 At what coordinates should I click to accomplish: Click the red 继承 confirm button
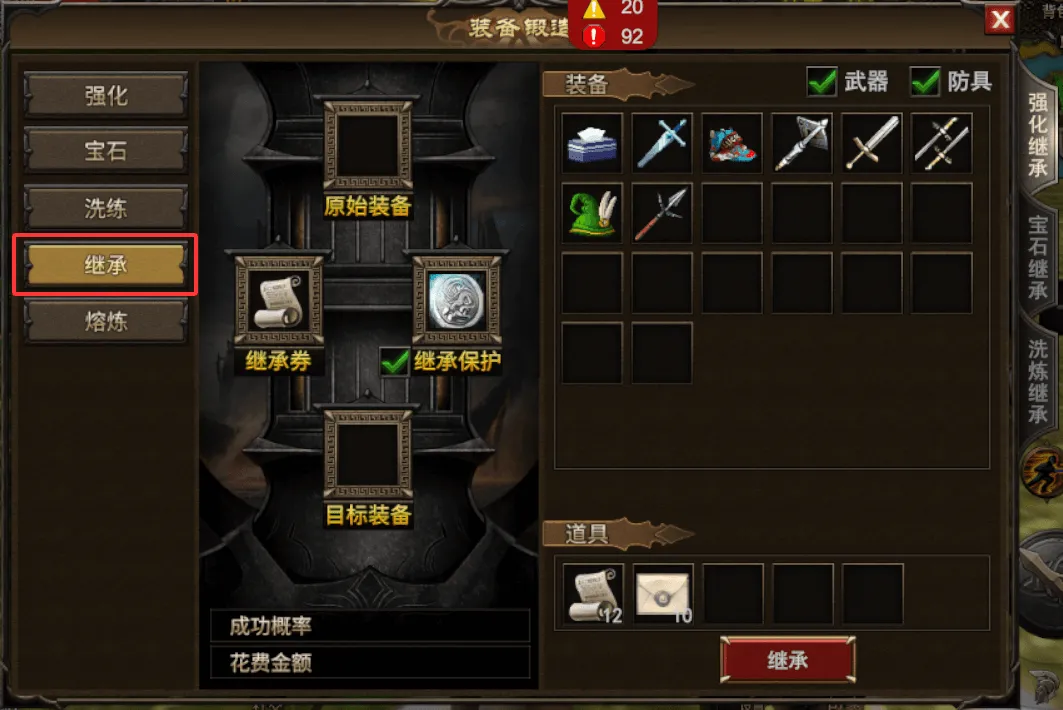point(788,660)
